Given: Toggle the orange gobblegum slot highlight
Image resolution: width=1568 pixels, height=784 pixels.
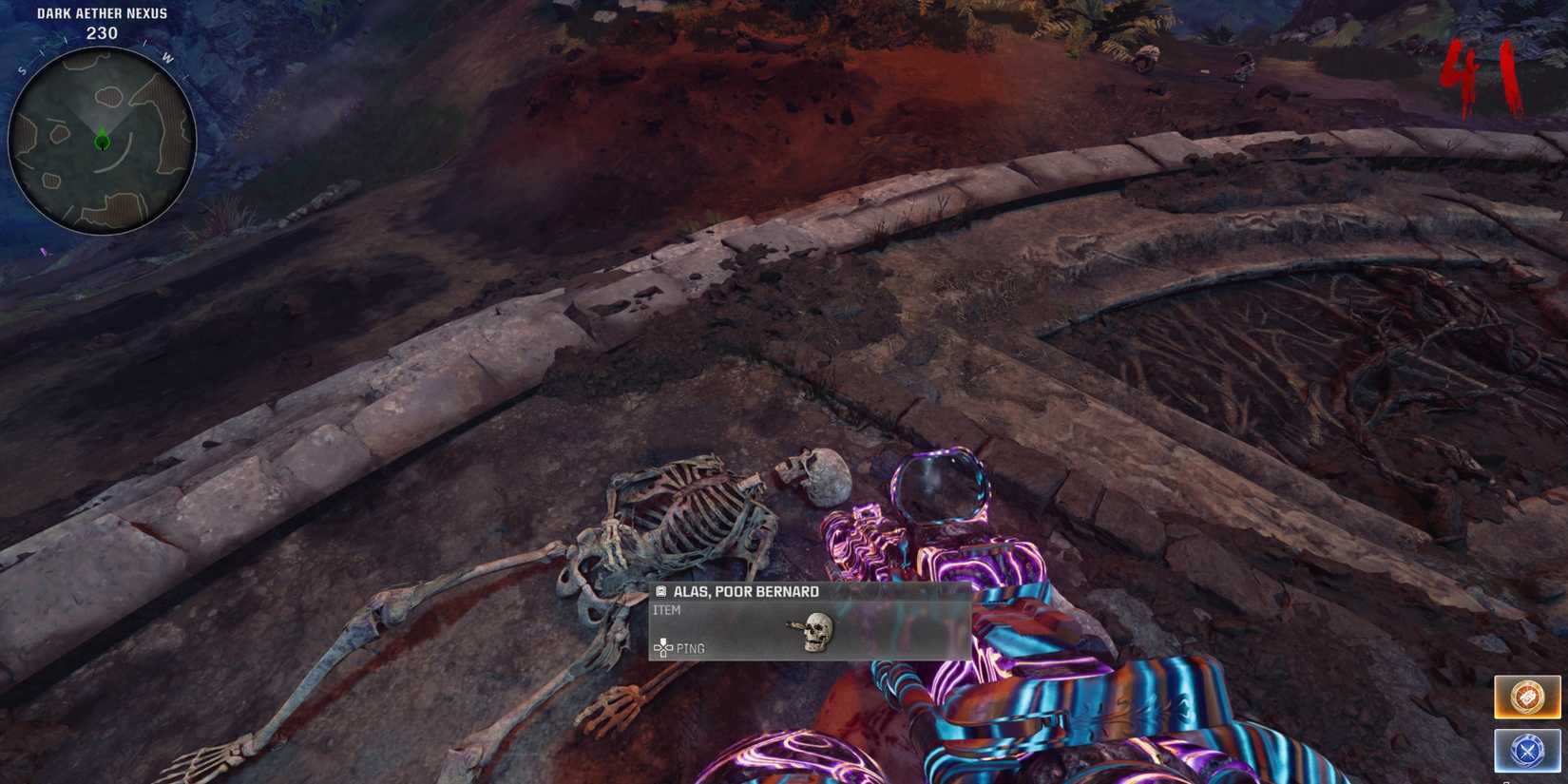Looking at the screenshot, I should pos(1527,698).
